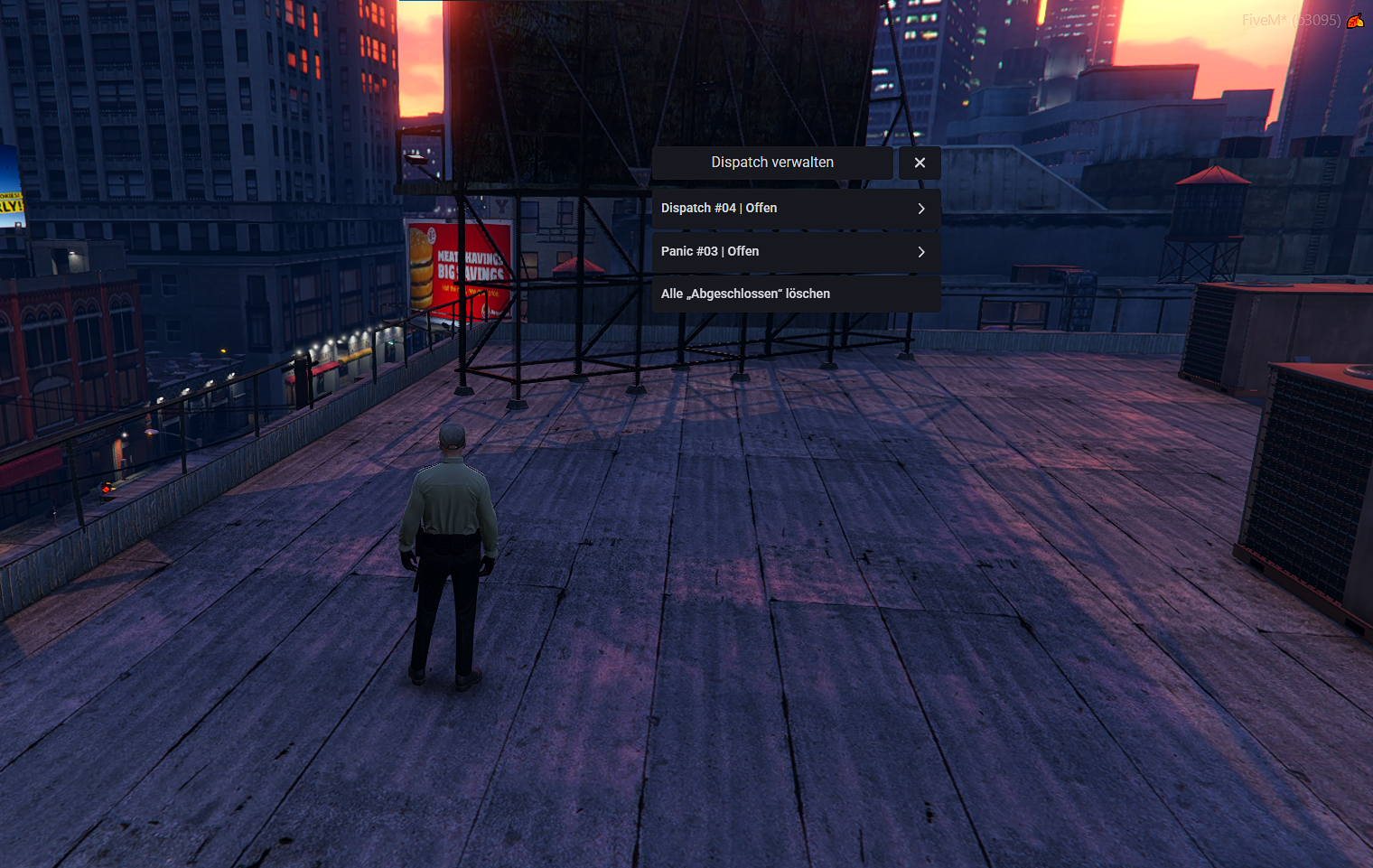The width and height of the screenshot is (1373, 868).
Task: Choose Alle „Abgeschlossen“ löschen
Action: (x=795, y=294)
